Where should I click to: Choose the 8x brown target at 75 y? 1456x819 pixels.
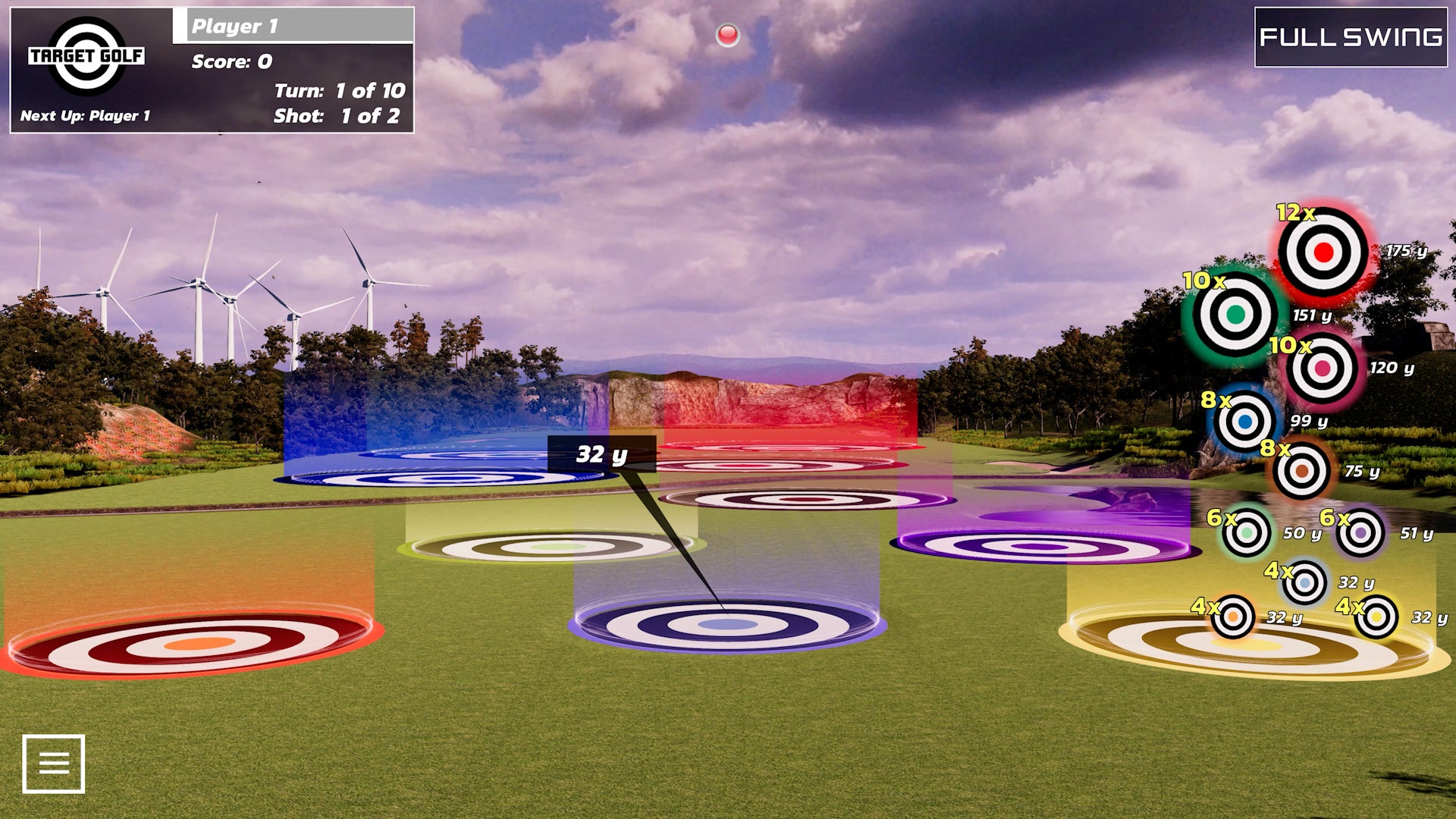coord(1301,471)
